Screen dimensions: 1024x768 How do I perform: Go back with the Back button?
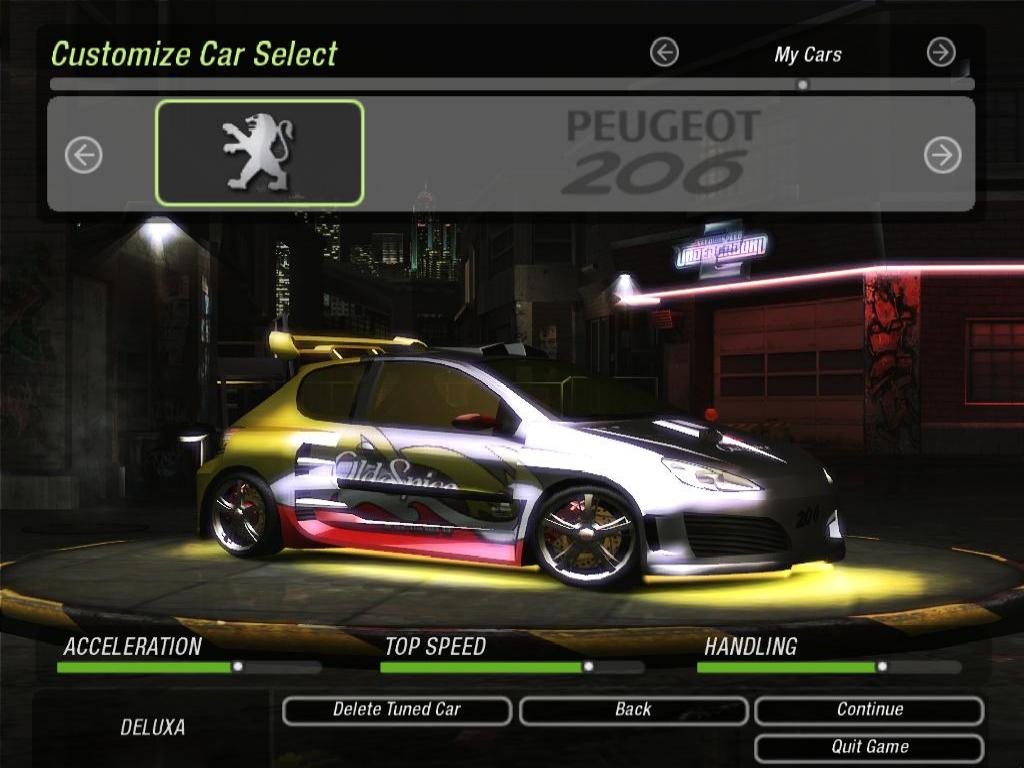(x=633, y=710)
